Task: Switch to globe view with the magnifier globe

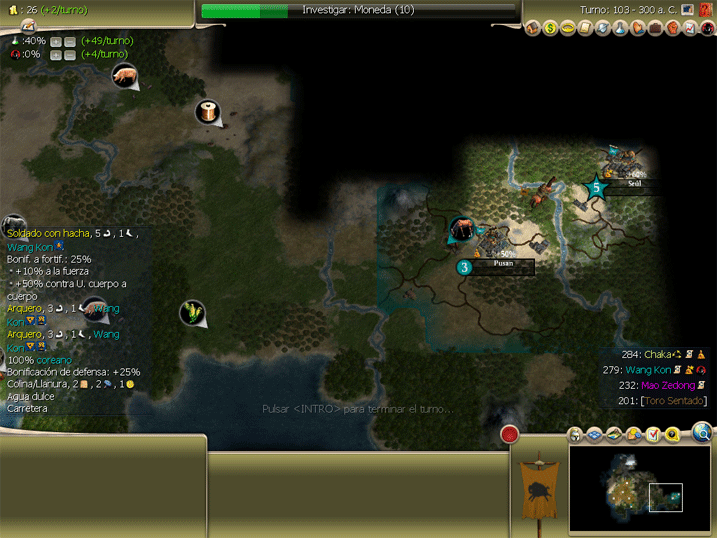Action: tap(702, 433)
